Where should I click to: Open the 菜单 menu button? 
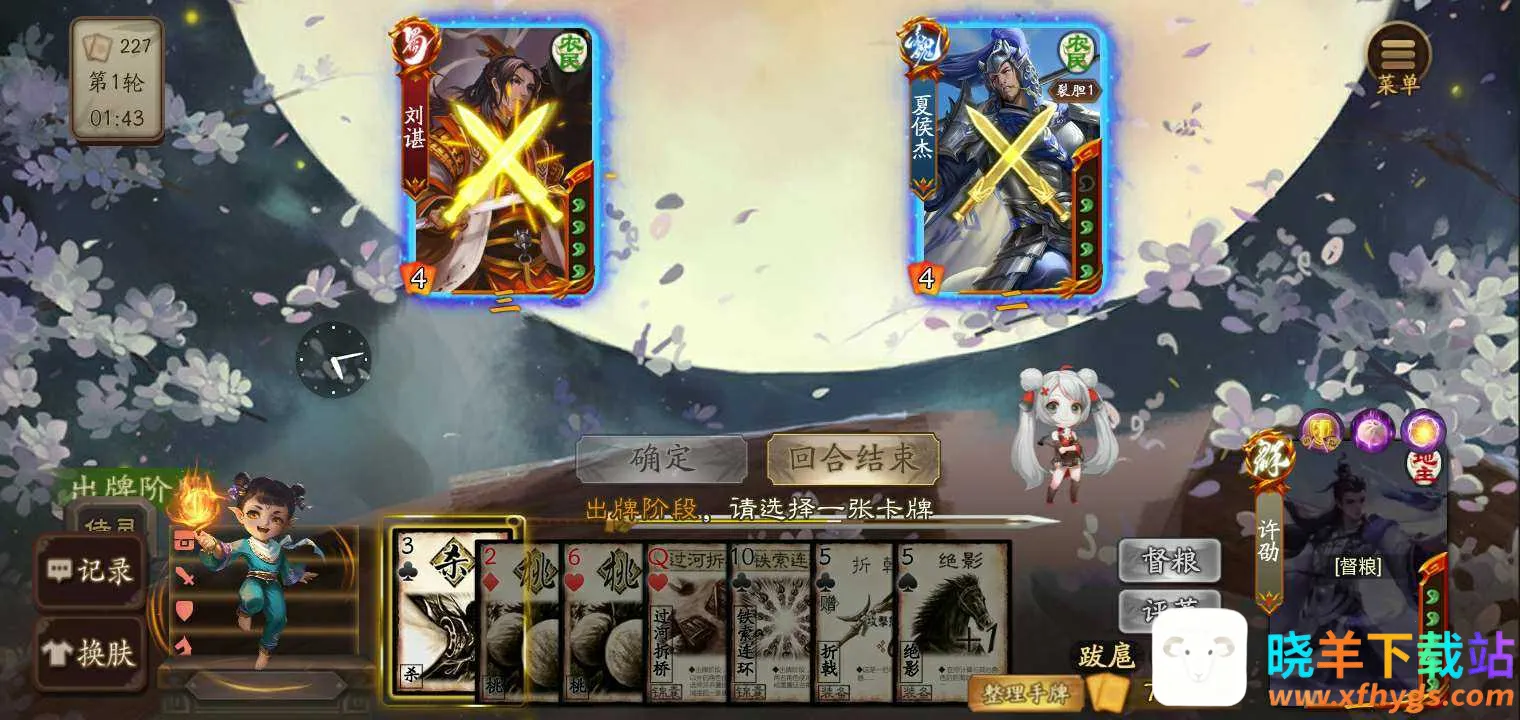1398,60
